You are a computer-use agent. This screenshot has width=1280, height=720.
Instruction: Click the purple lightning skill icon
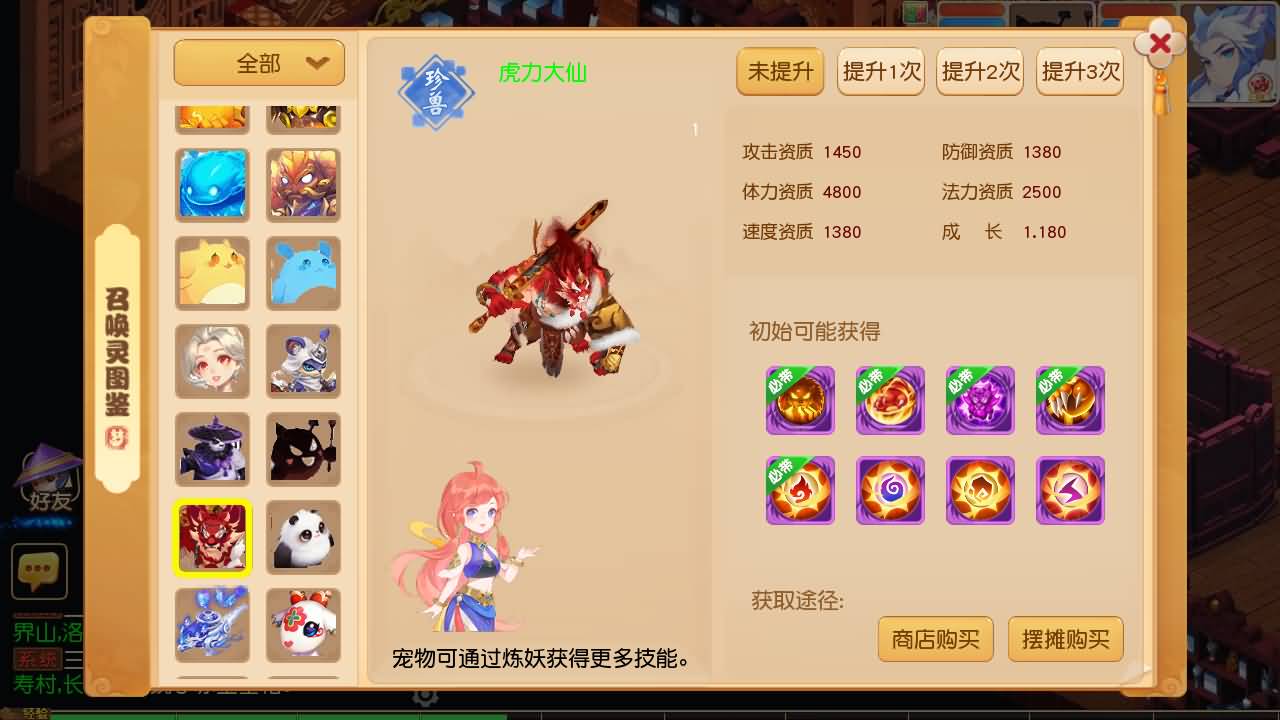(1070, 490)
